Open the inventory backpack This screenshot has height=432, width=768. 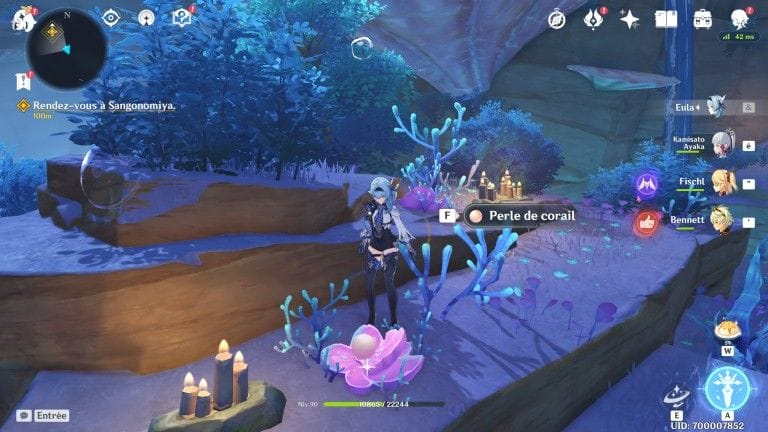[x=703, y=18]
